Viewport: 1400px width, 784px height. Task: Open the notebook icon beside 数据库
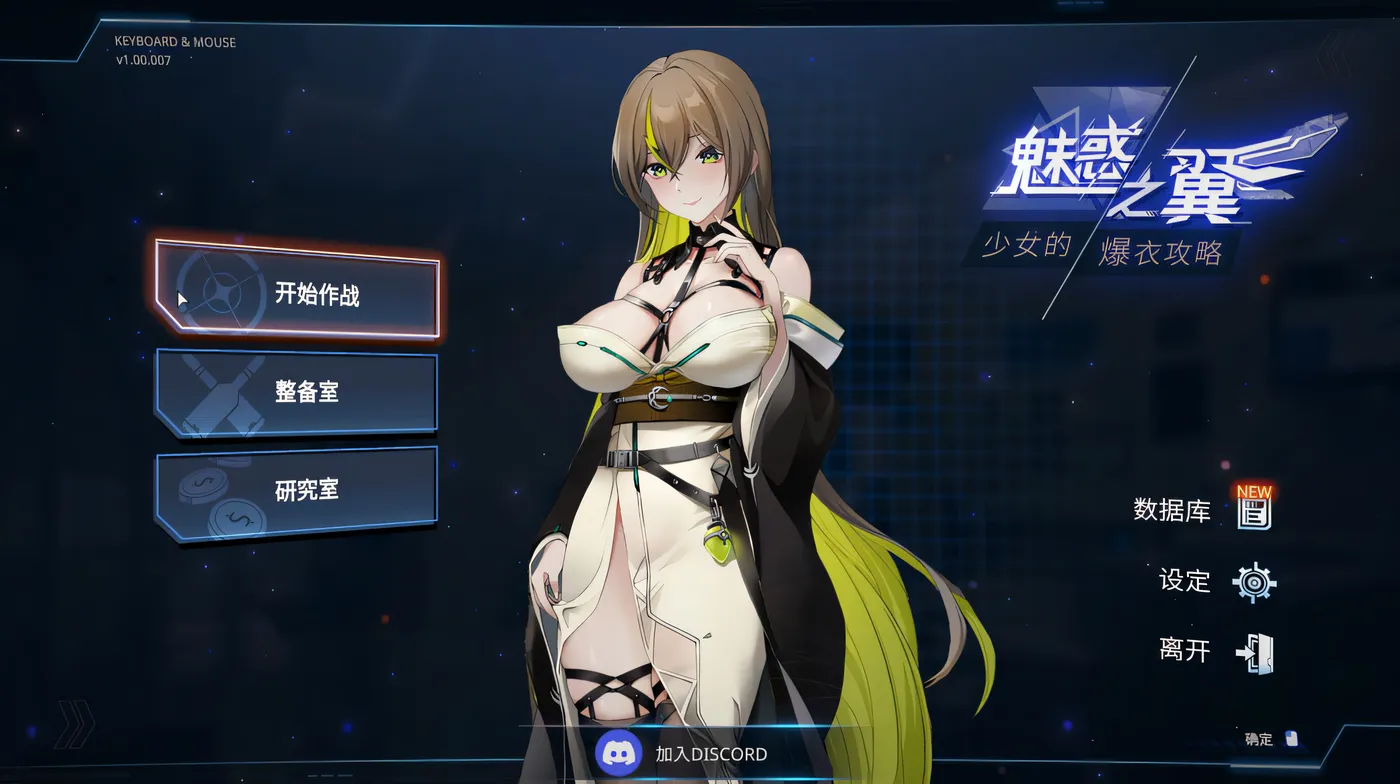click(x=1254, y=512)
